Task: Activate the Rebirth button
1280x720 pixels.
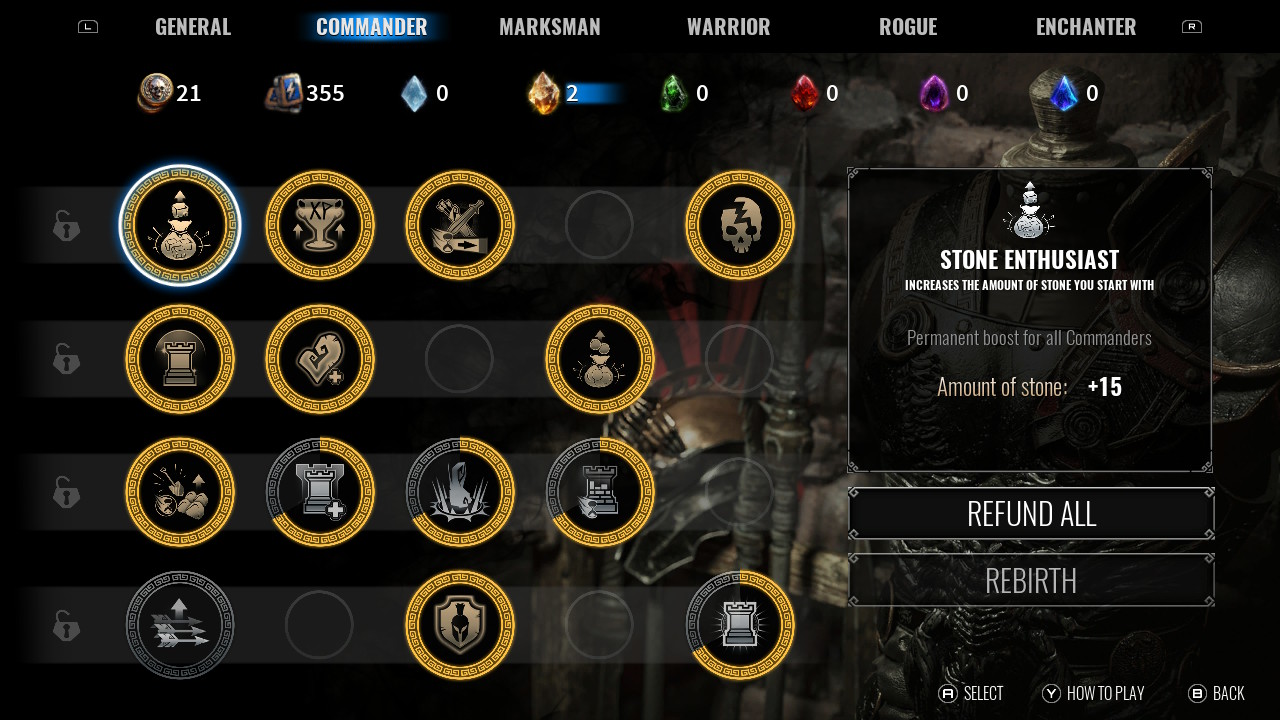Action: point(1031,580)
